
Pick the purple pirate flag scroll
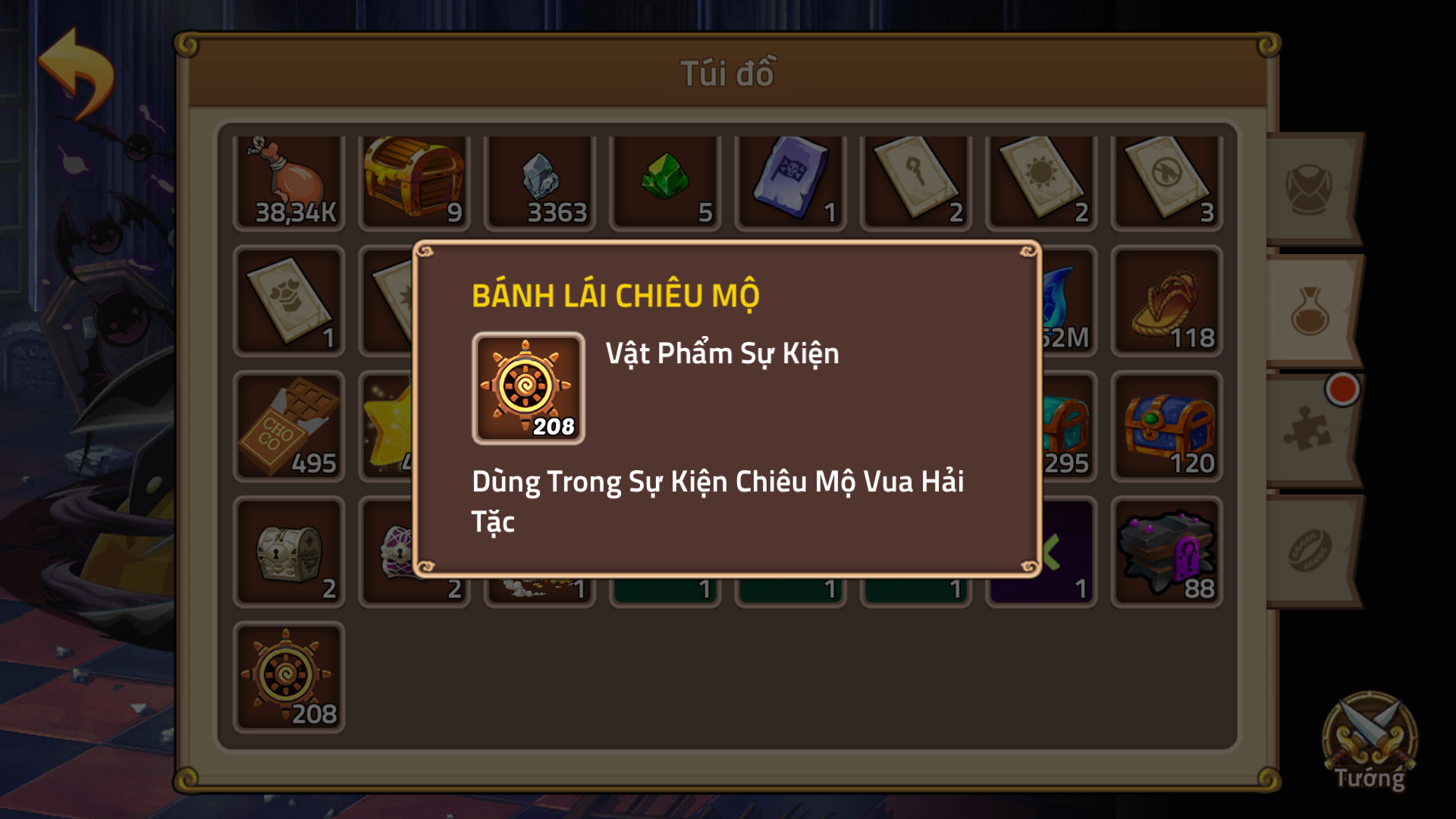790,182
